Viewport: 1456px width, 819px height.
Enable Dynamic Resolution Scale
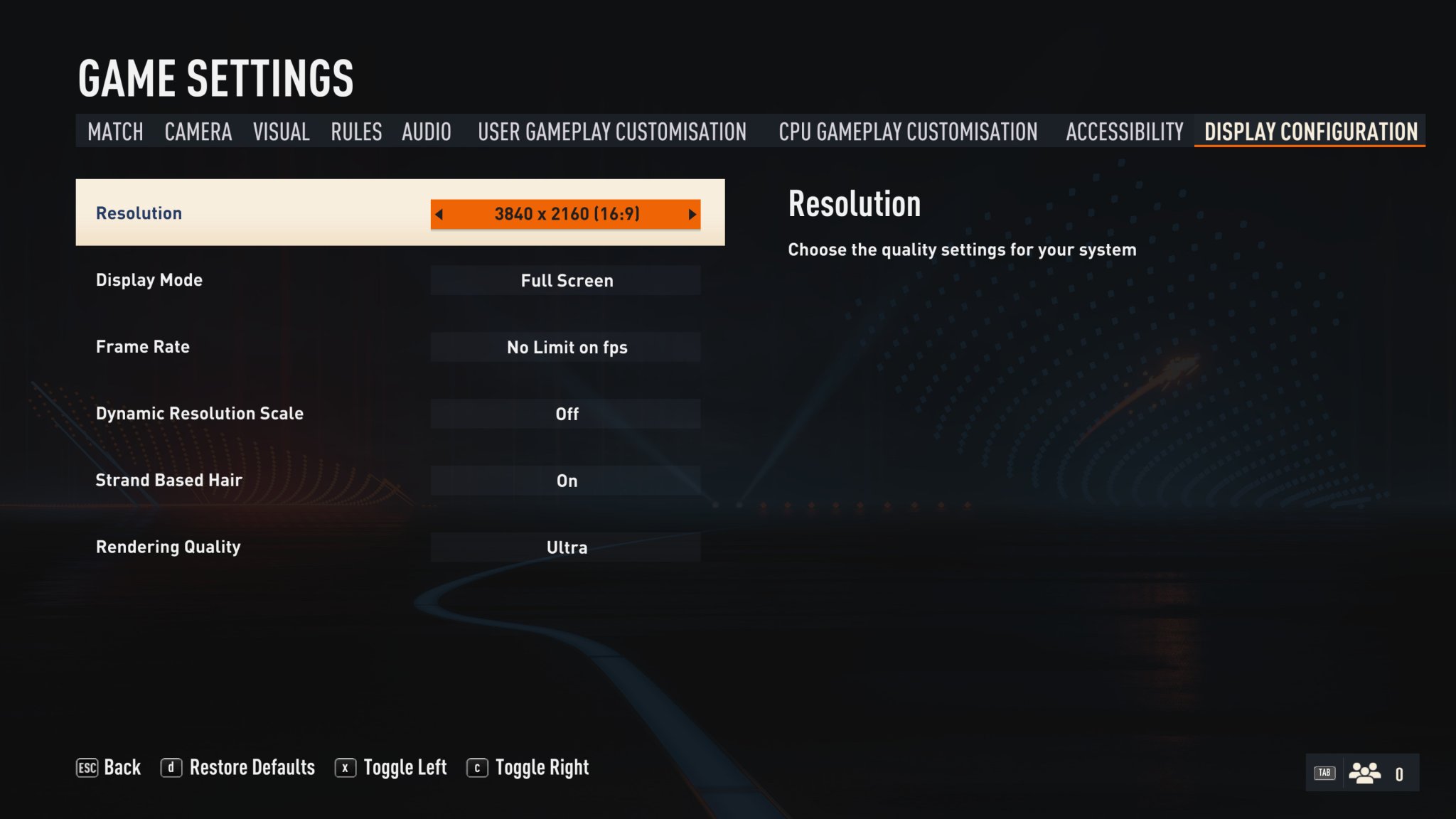click(566, 413)
